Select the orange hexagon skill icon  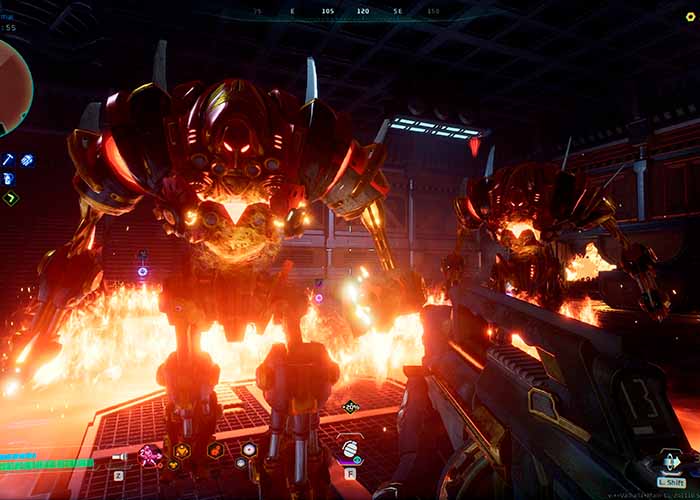point(183,452)
